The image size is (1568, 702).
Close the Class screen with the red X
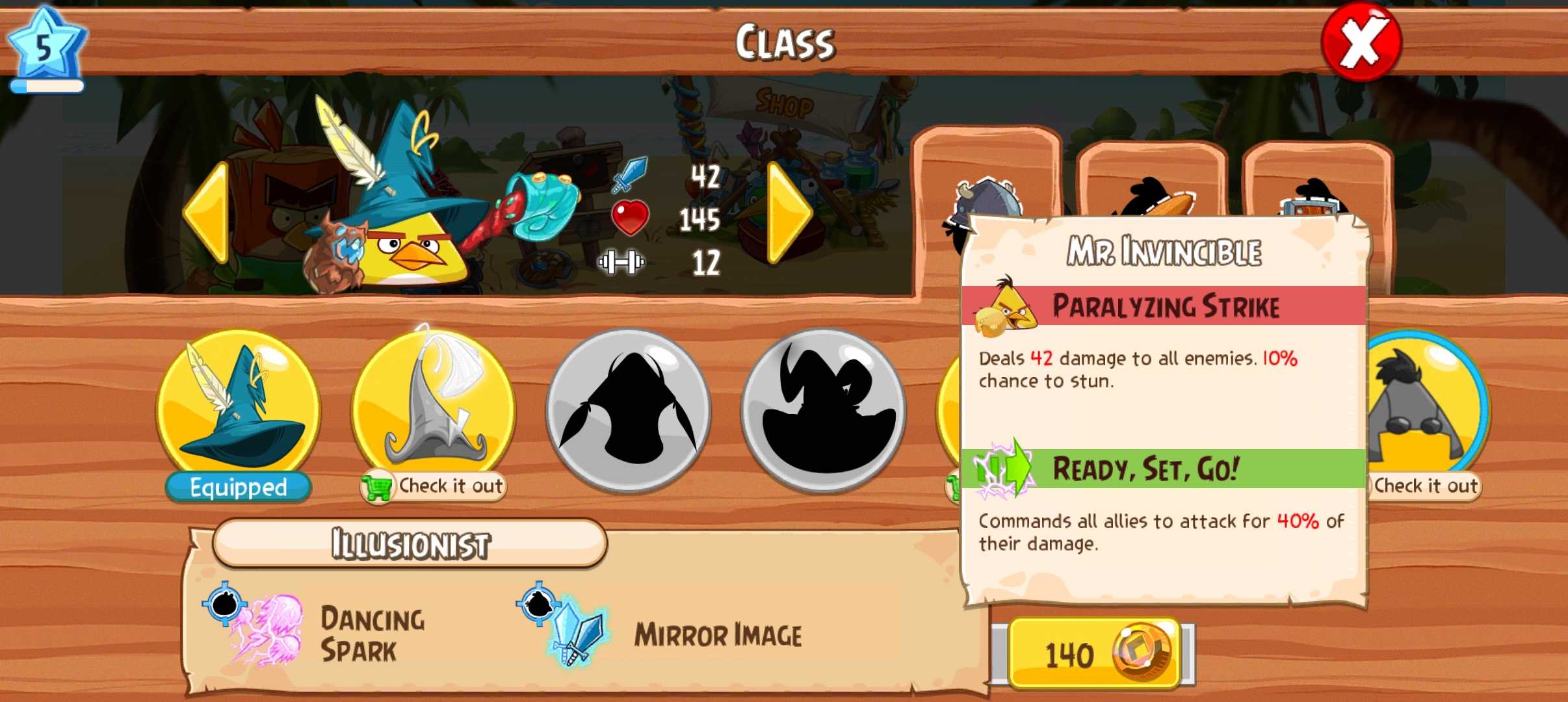click(1361, 42)
